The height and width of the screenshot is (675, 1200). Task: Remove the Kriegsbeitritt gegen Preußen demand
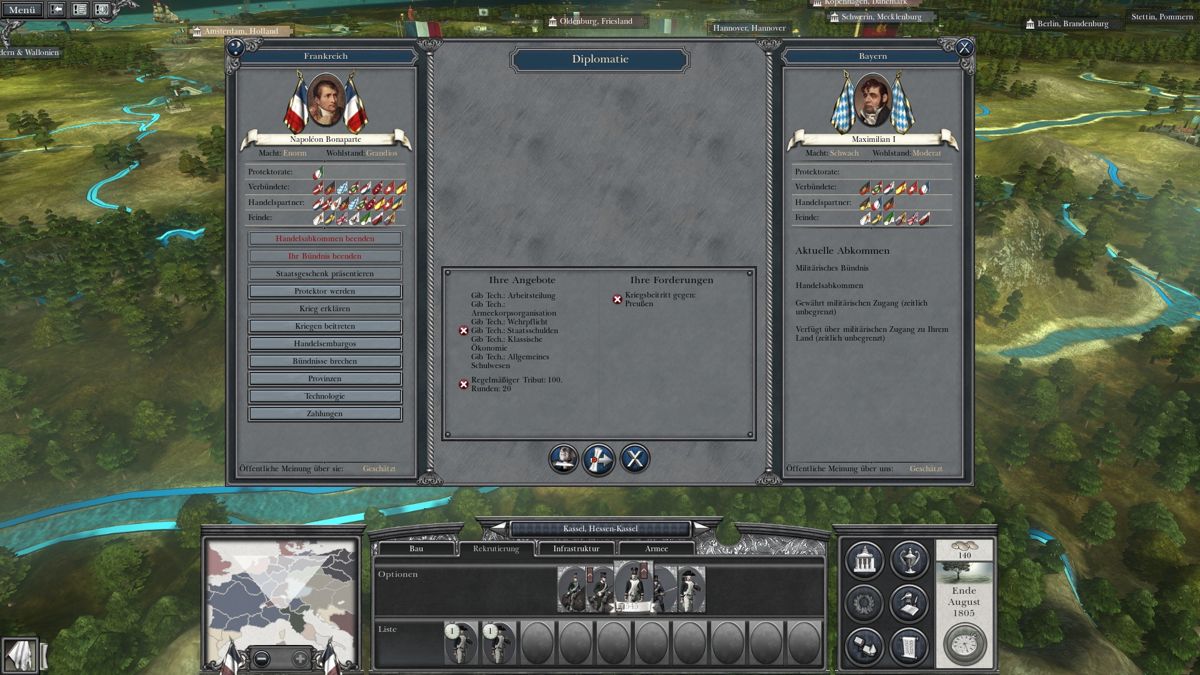click(x=617, y=299)
